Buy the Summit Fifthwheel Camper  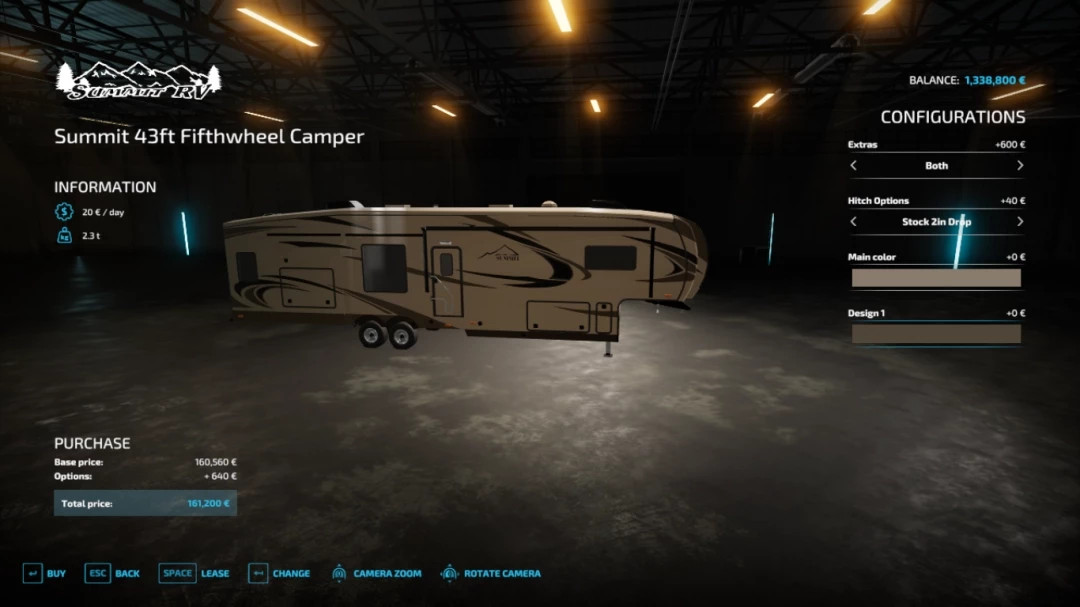click(x=44, y=574)
